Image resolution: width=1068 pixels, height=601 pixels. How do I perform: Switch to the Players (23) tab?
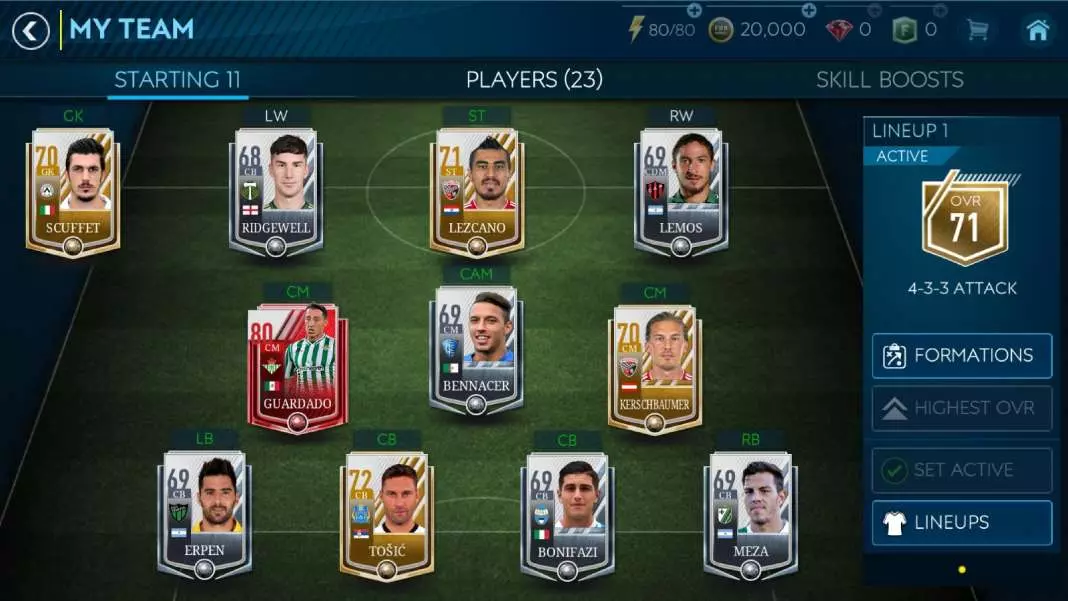tap(534, 80)
